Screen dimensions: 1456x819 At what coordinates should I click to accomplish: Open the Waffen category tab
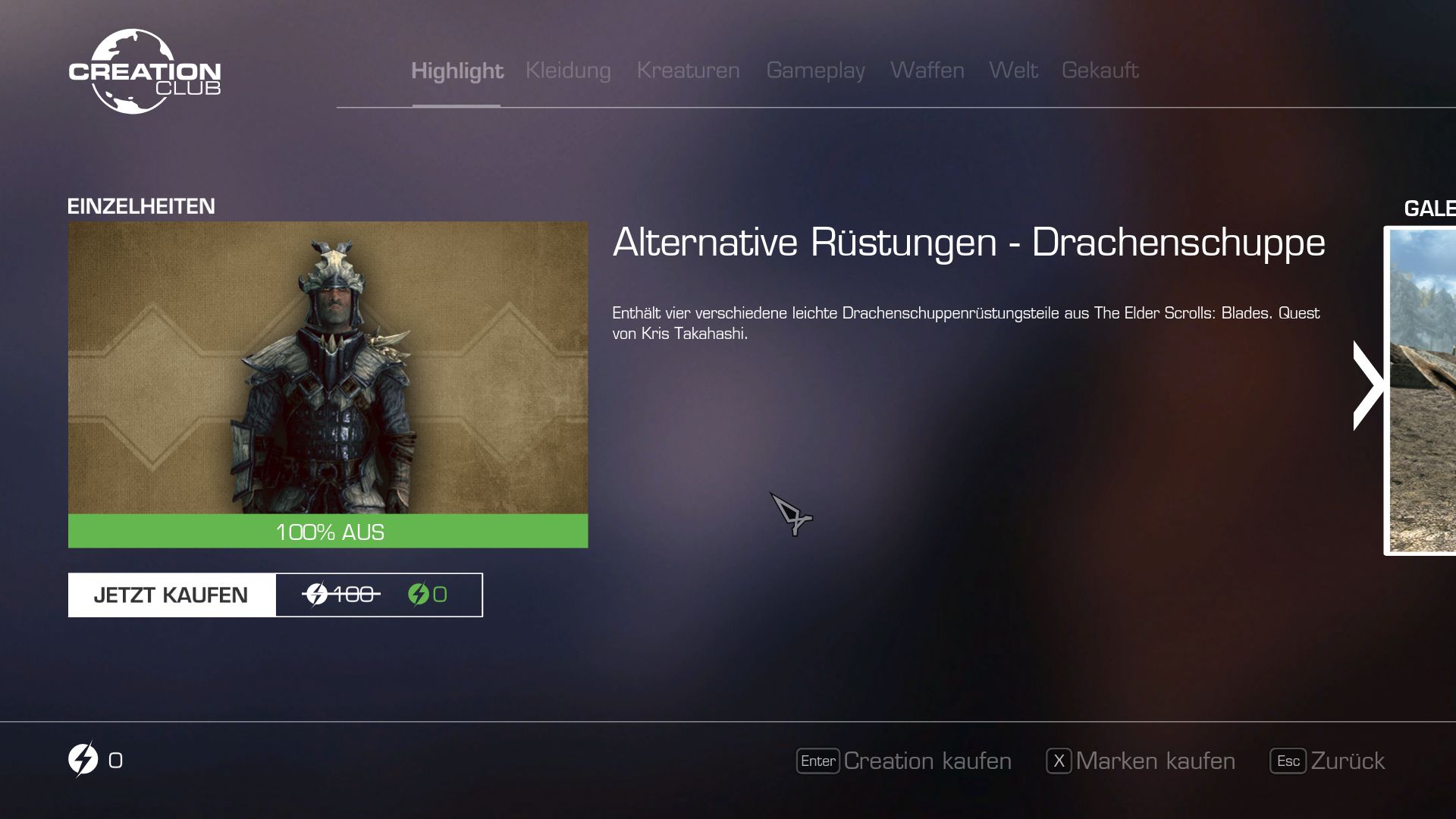coord(927,71)
